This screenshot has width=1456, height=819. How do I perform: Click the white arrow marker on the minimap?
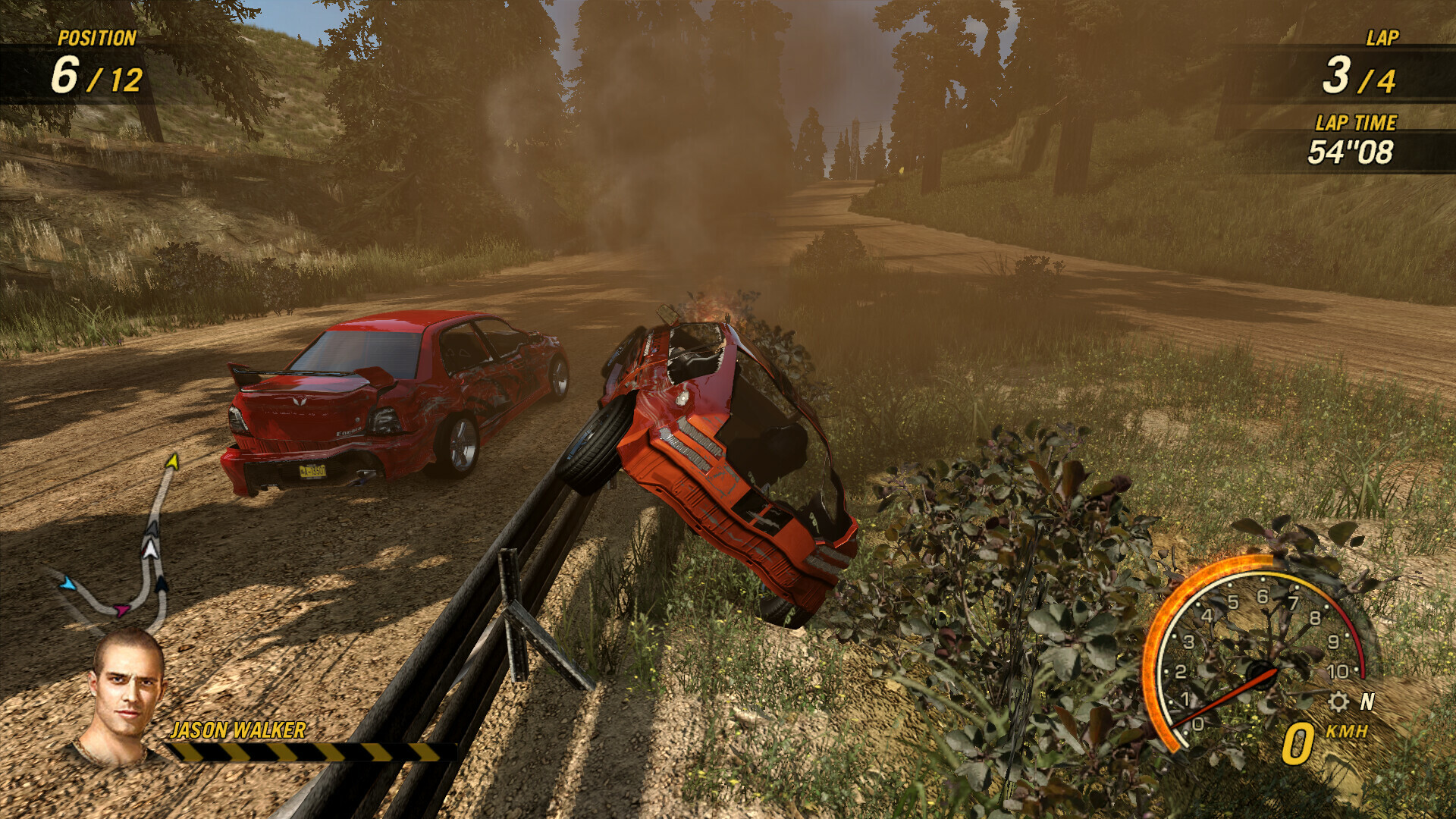pos(150,550)
